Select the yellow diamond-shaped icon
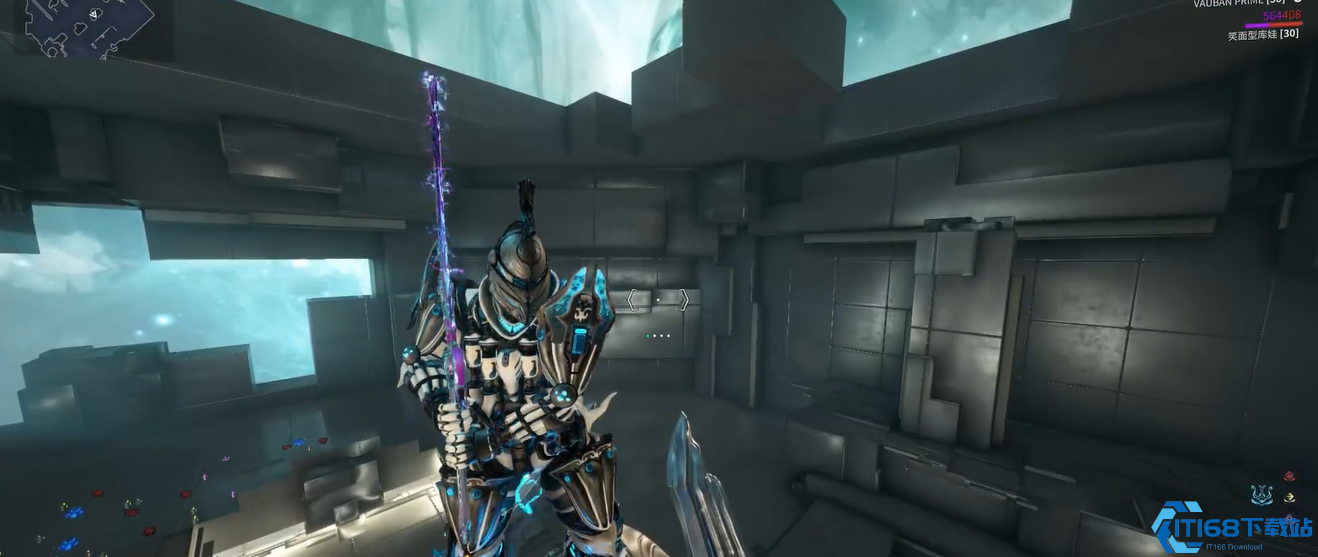This screenshot has width=1318, height=557. pyautogui.click(x=1290, y=498)
